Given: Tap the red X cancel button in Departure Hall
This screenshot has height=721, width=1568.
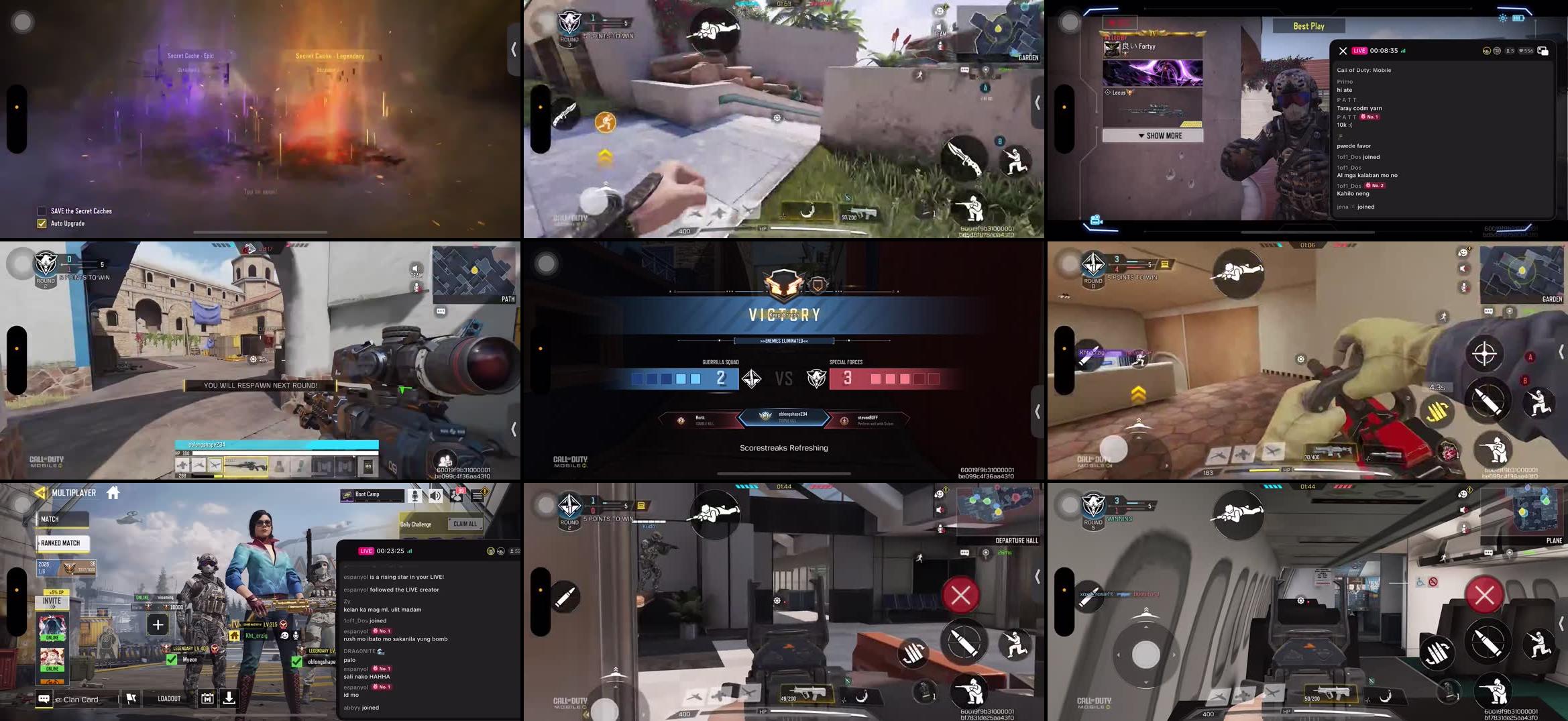Looking at the screenshot, I should click(x=961, y=594).
